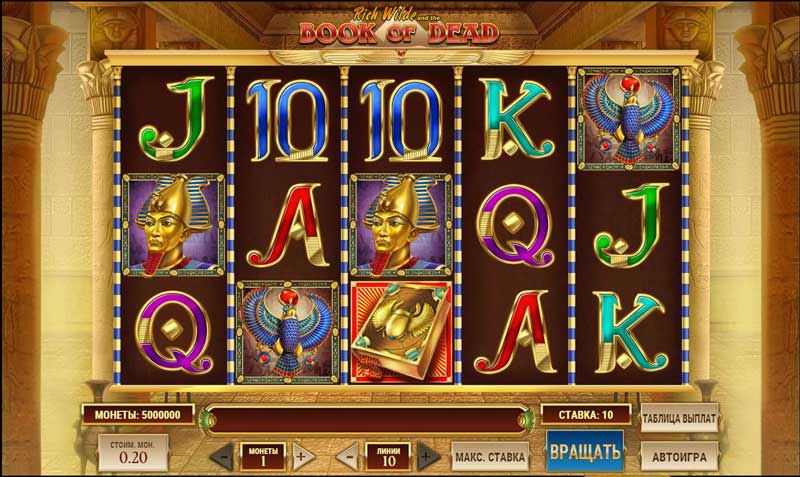Spin the reels with the ВРАЩАТЬ button

tap(585, 451)
